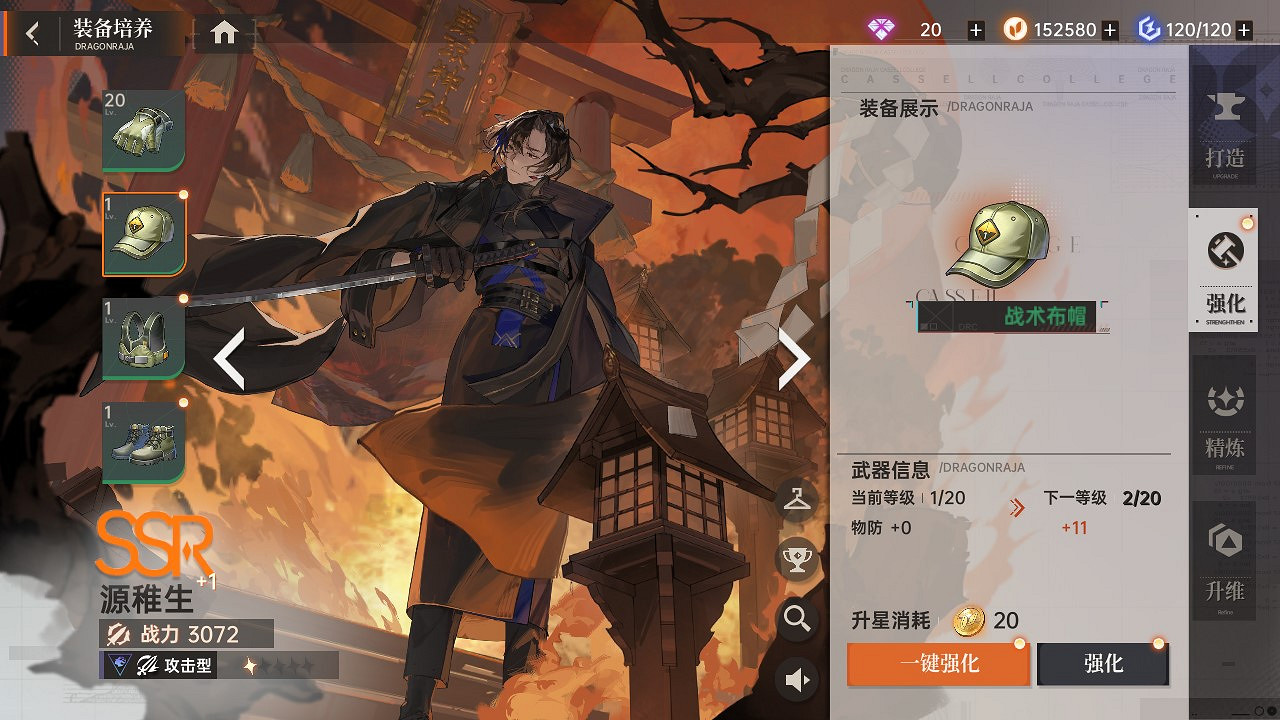Click the magnifier preview icon

pos(796,620)
